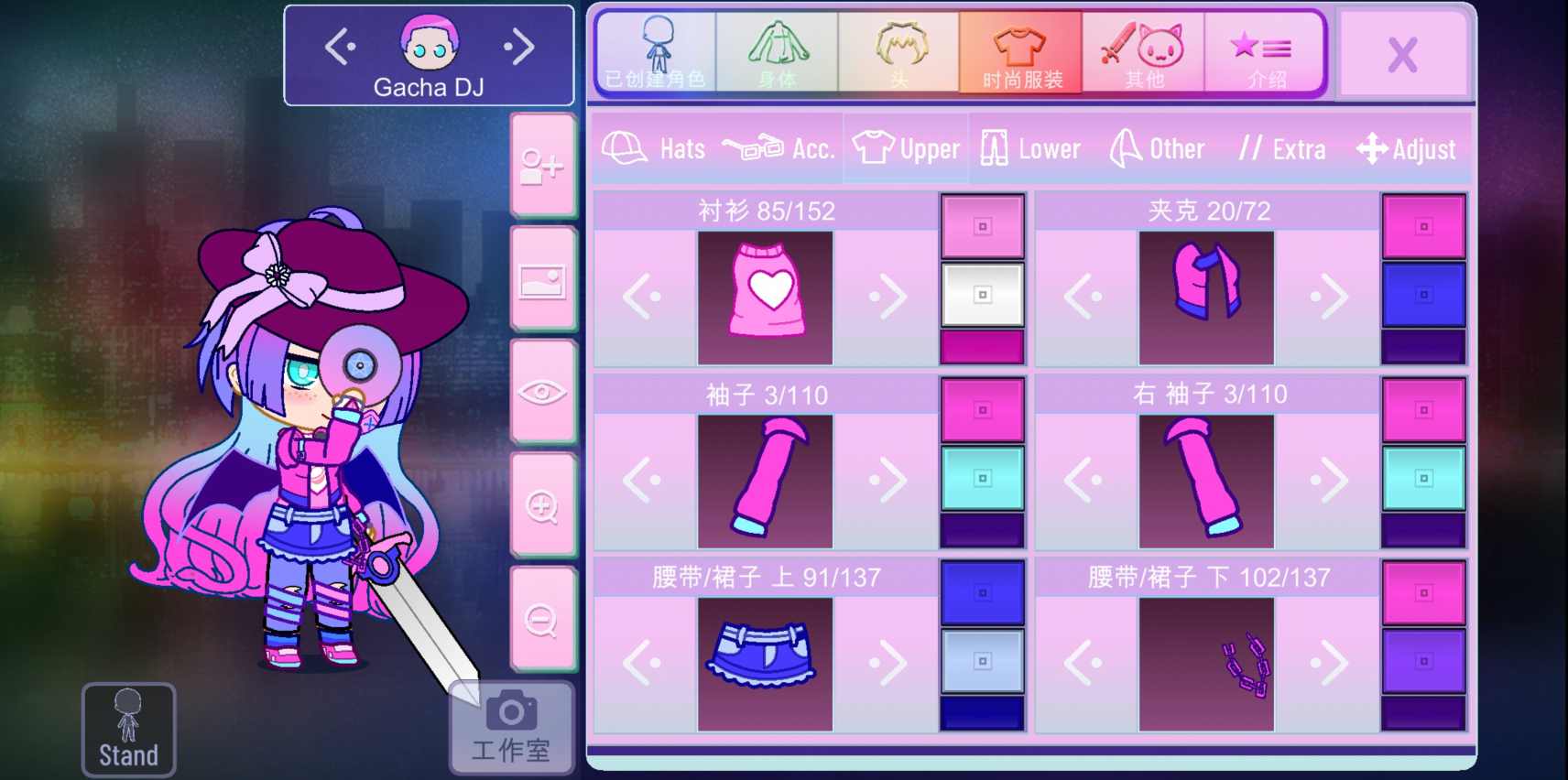Select the Adjust positioning tool icon
This screenshot has width=1568, height=780.
(x=1374, y=147)
